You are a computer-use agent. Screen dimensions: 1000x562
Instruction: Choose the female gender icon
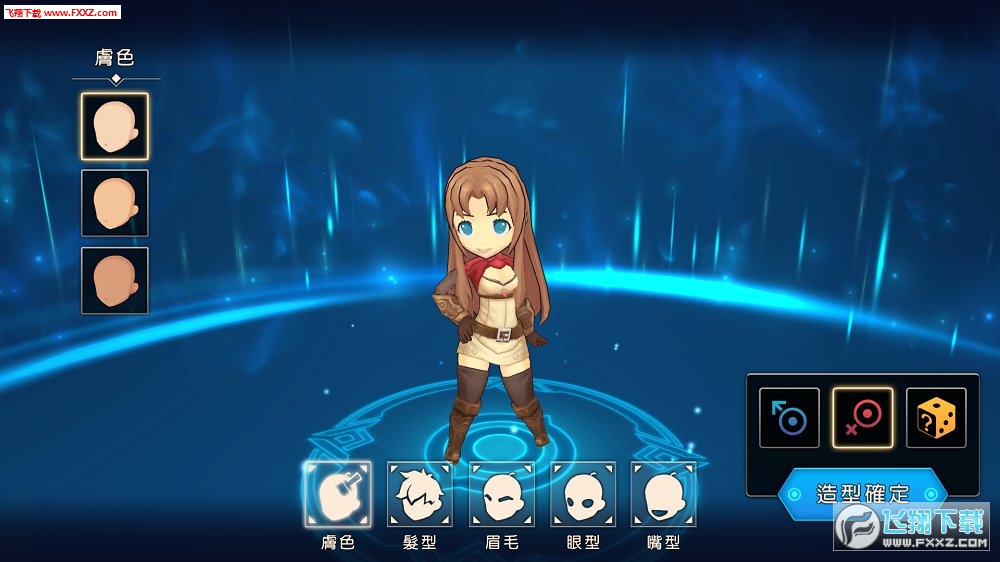pyautogui.click(x=862, y=418)
